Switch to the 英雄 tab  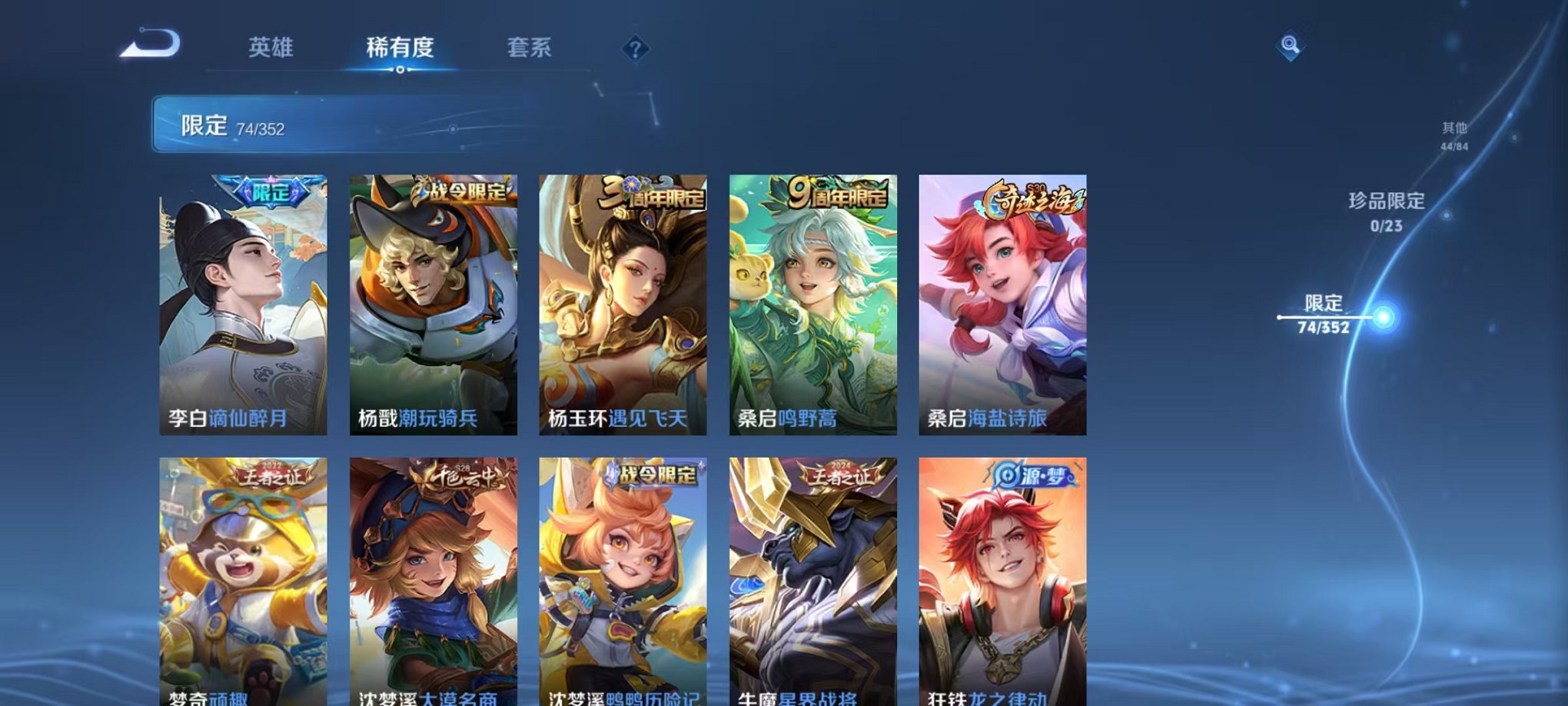[268, 46]
